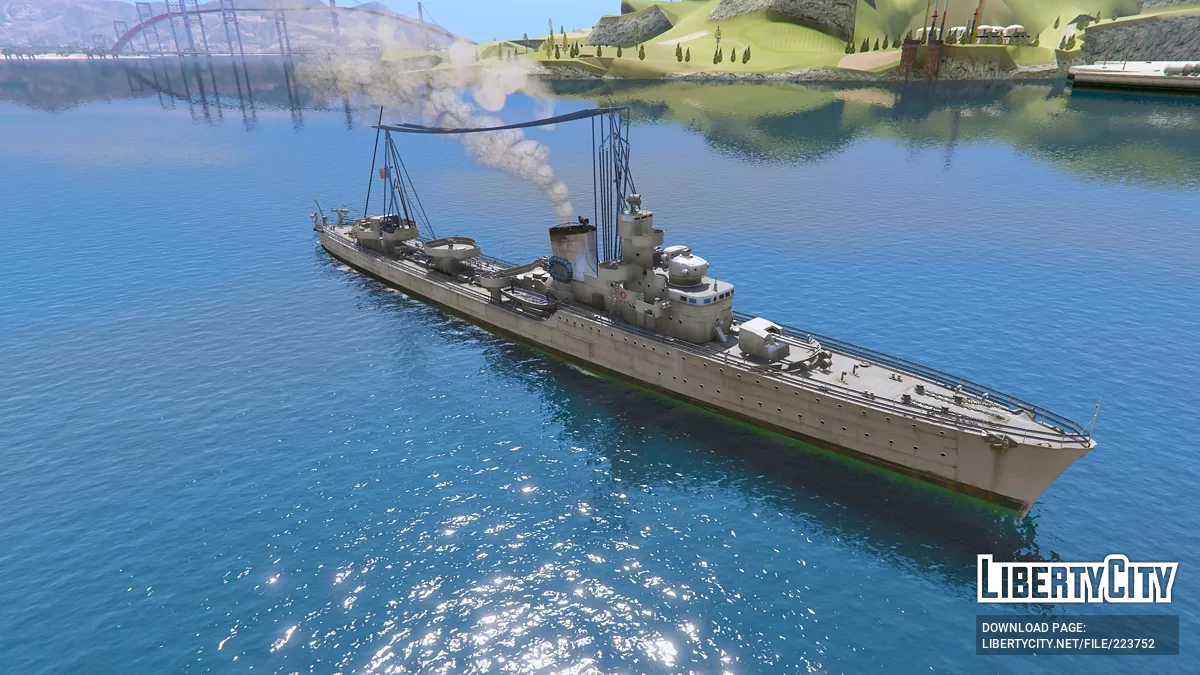Open the libertycity.net download page link

[x=1068, y=643]
